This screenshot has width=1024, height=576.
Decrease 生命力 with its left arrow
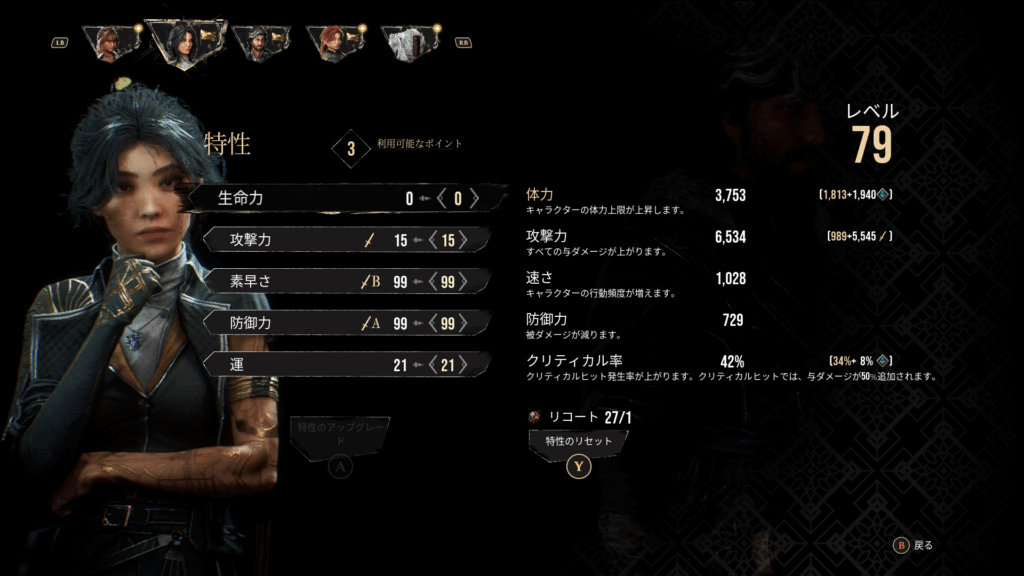point(442,198)
